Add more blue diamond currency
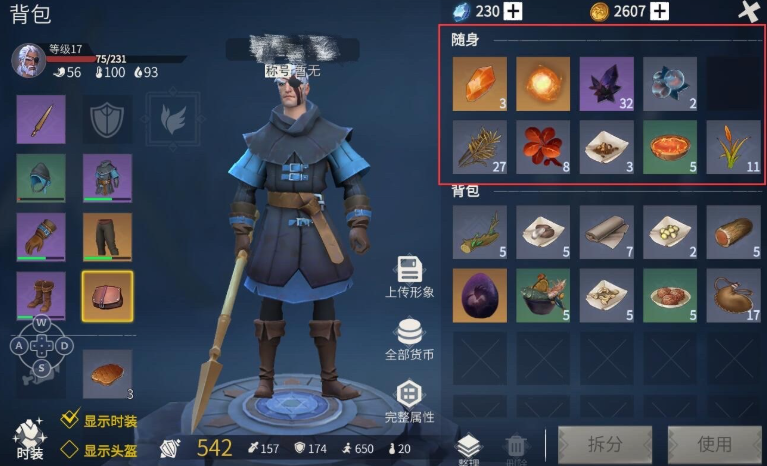 pyautogui.click(x=513, y=11)
